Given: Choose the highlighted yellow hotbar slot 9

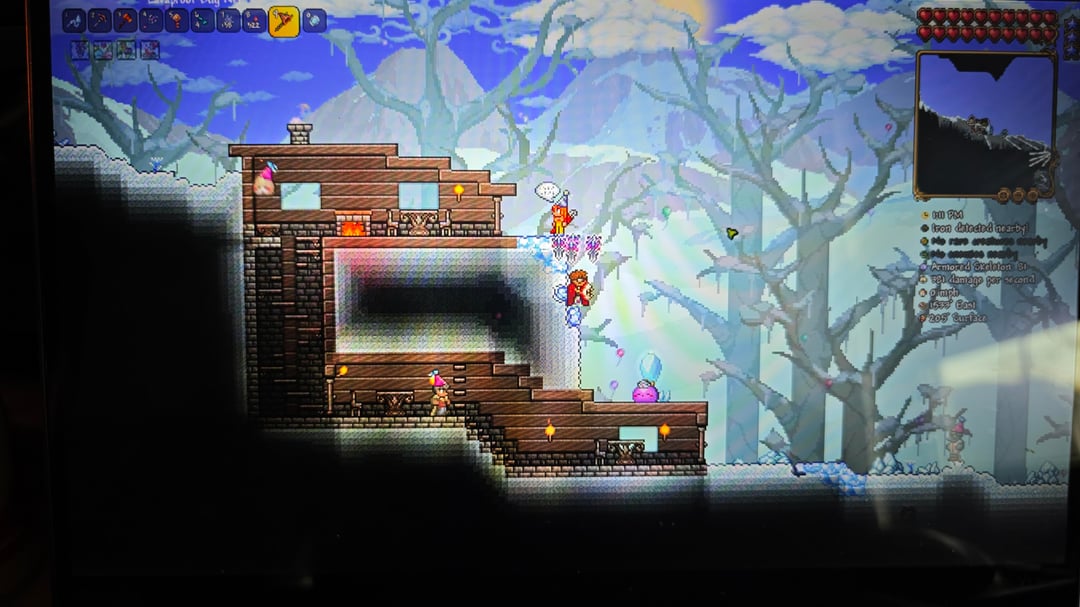Looking at the screenshot, I should tap(284, 21).
